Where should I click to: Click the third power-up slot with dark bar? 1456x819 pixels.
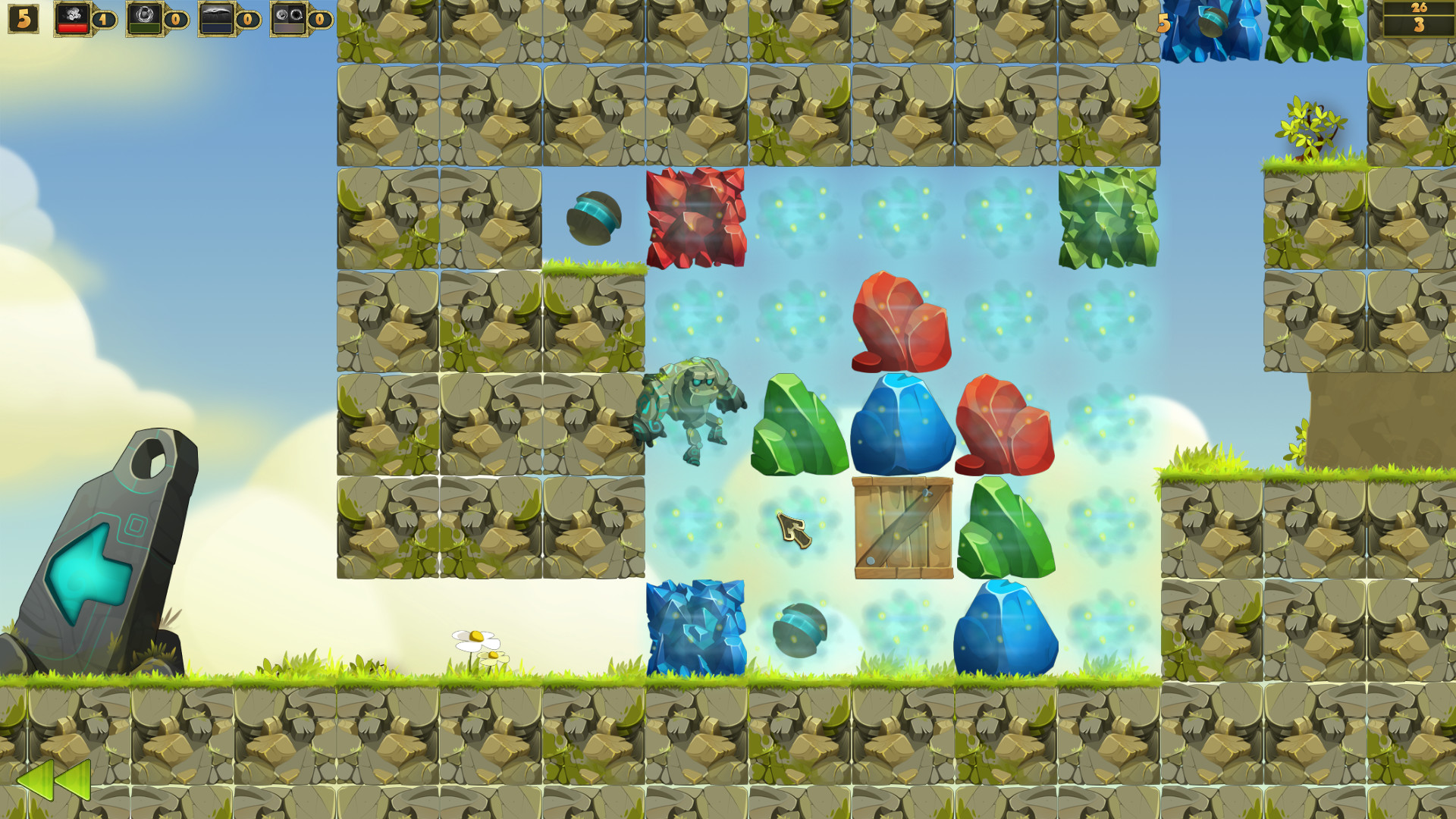pyautogui.click(x=216, y=20)
